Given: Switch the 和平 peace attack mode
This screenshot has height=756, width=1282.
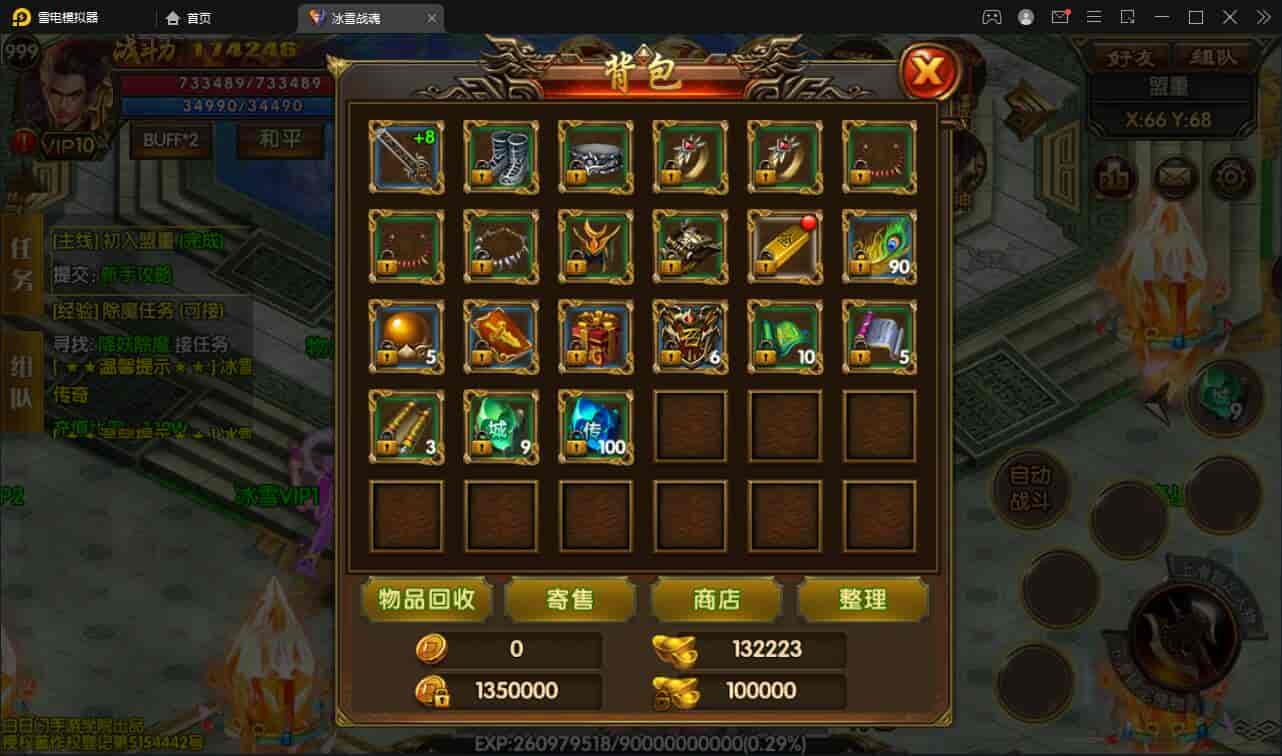Looking at the screenshot, I should coord(280,140).
